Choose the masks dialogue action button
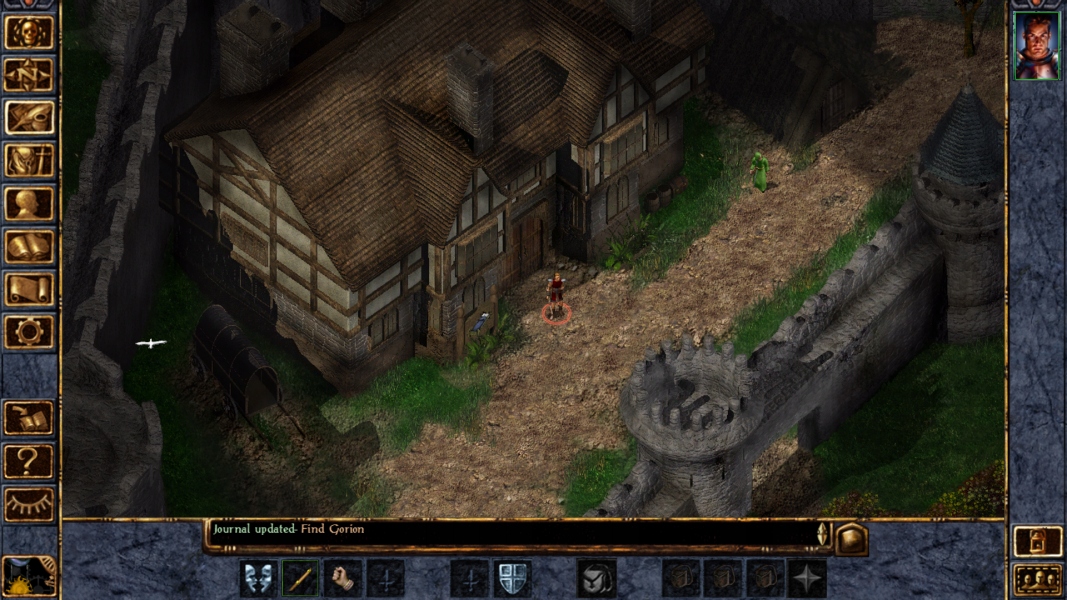Viewport: 1067px width, 600px height. [x=259, y=579]
